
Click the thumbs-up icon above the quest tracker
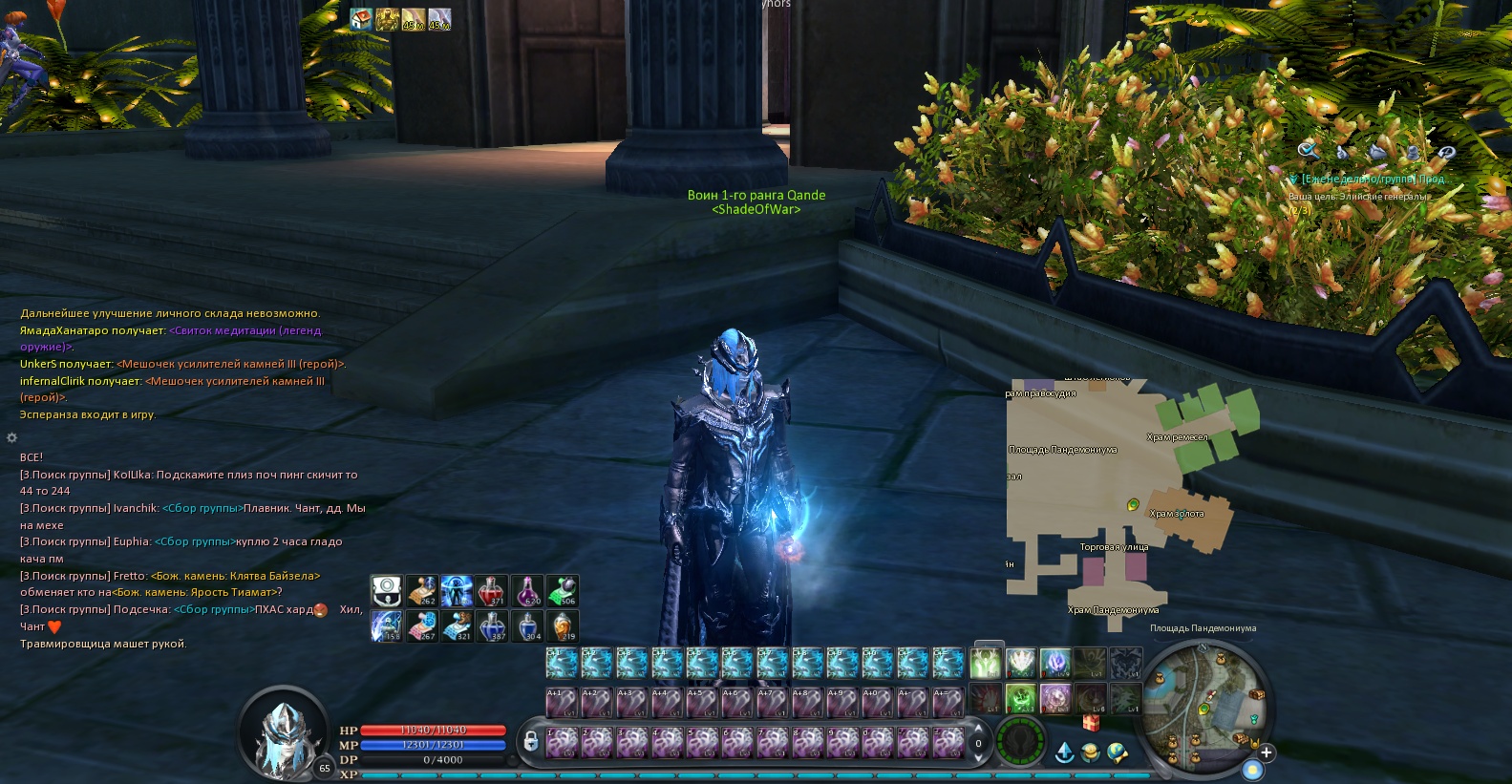pos(1344,151)
